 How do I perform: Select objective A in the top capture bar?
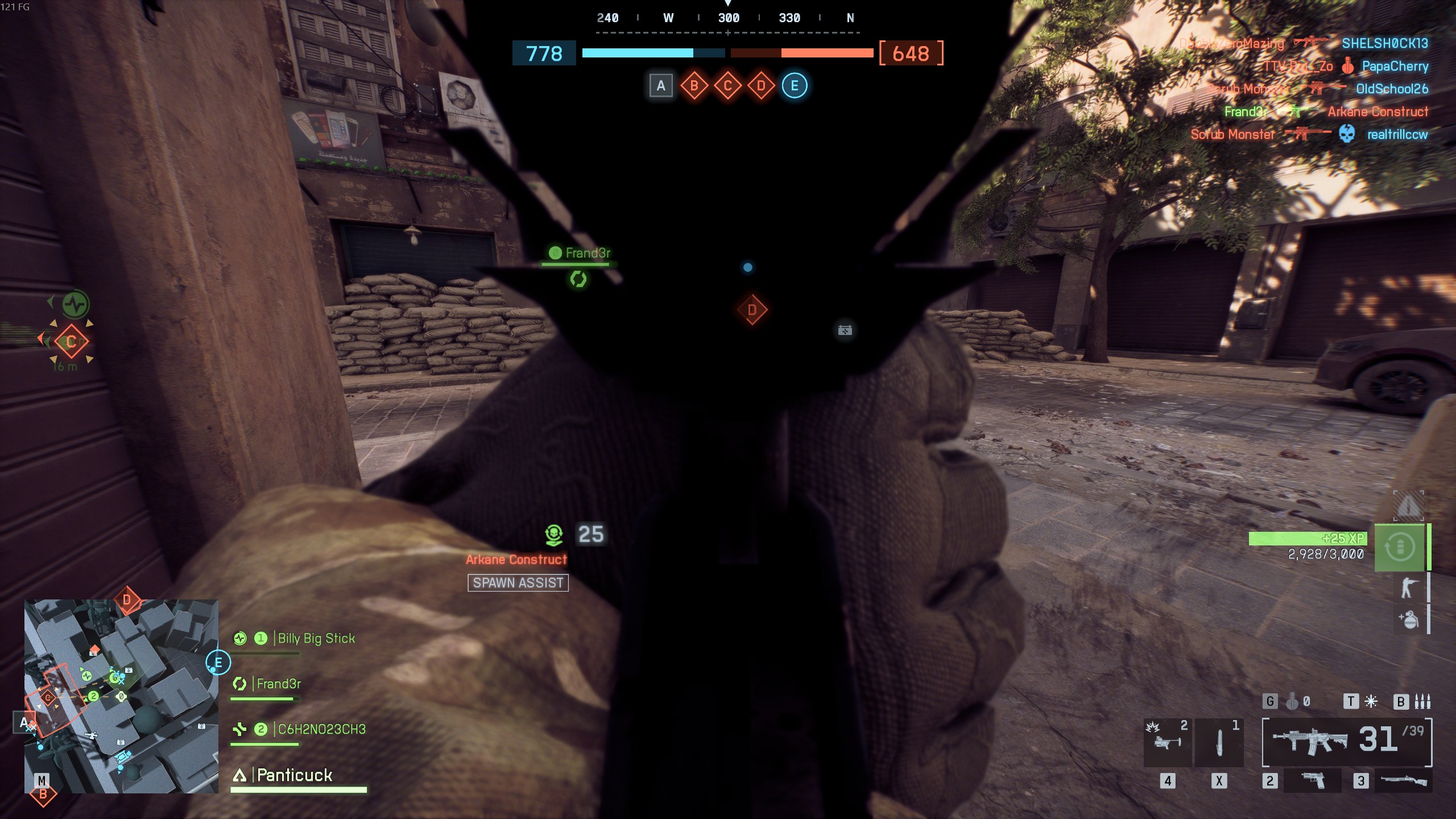660,86
